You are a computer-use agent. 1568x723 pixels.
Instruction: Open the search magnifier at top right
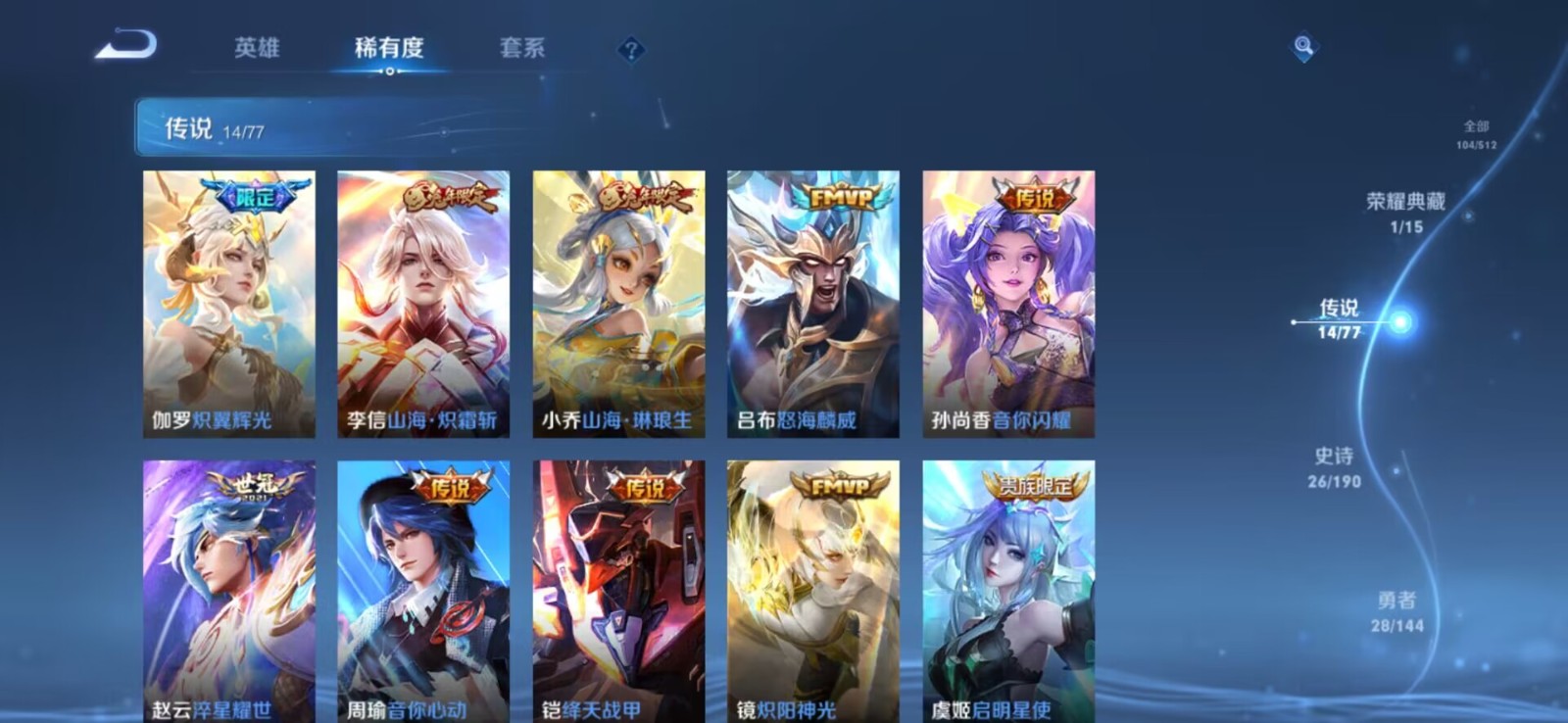pos(1301,45)
